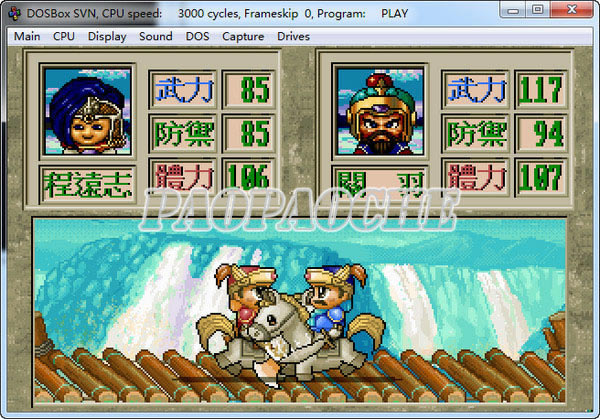
Task: Open the DOSBox Main menu
Action: pos(27,37)
